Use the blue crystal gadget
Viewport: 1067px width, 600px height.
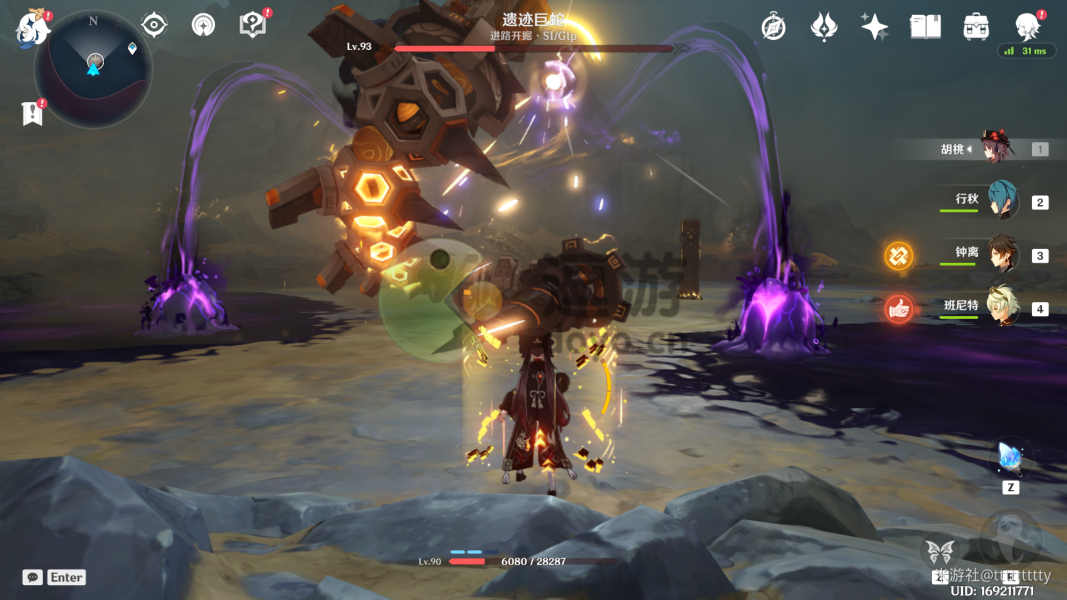click(1010, 459)
